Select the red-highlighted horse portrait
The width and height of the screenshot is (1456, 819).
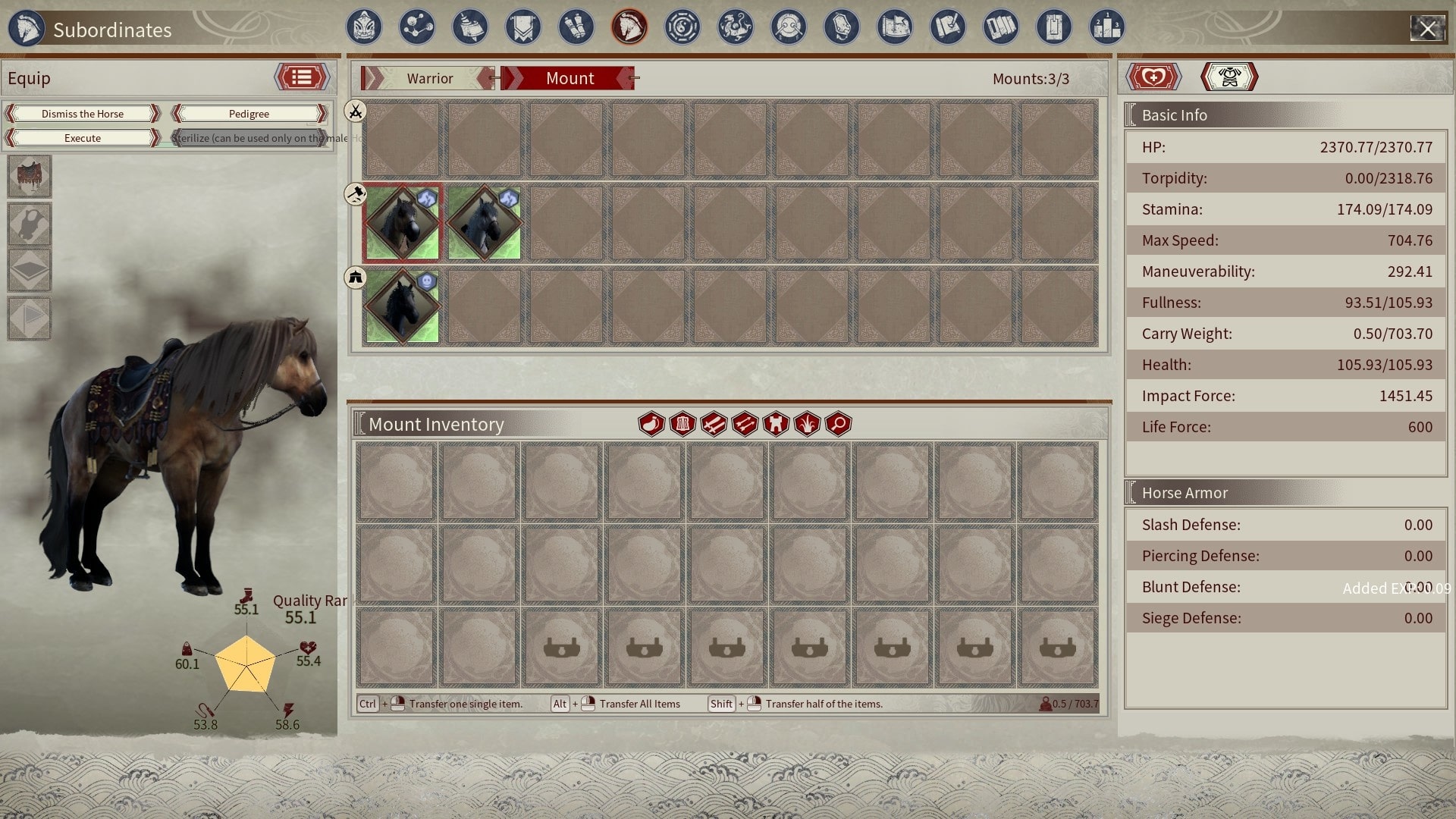coord(402,224)
